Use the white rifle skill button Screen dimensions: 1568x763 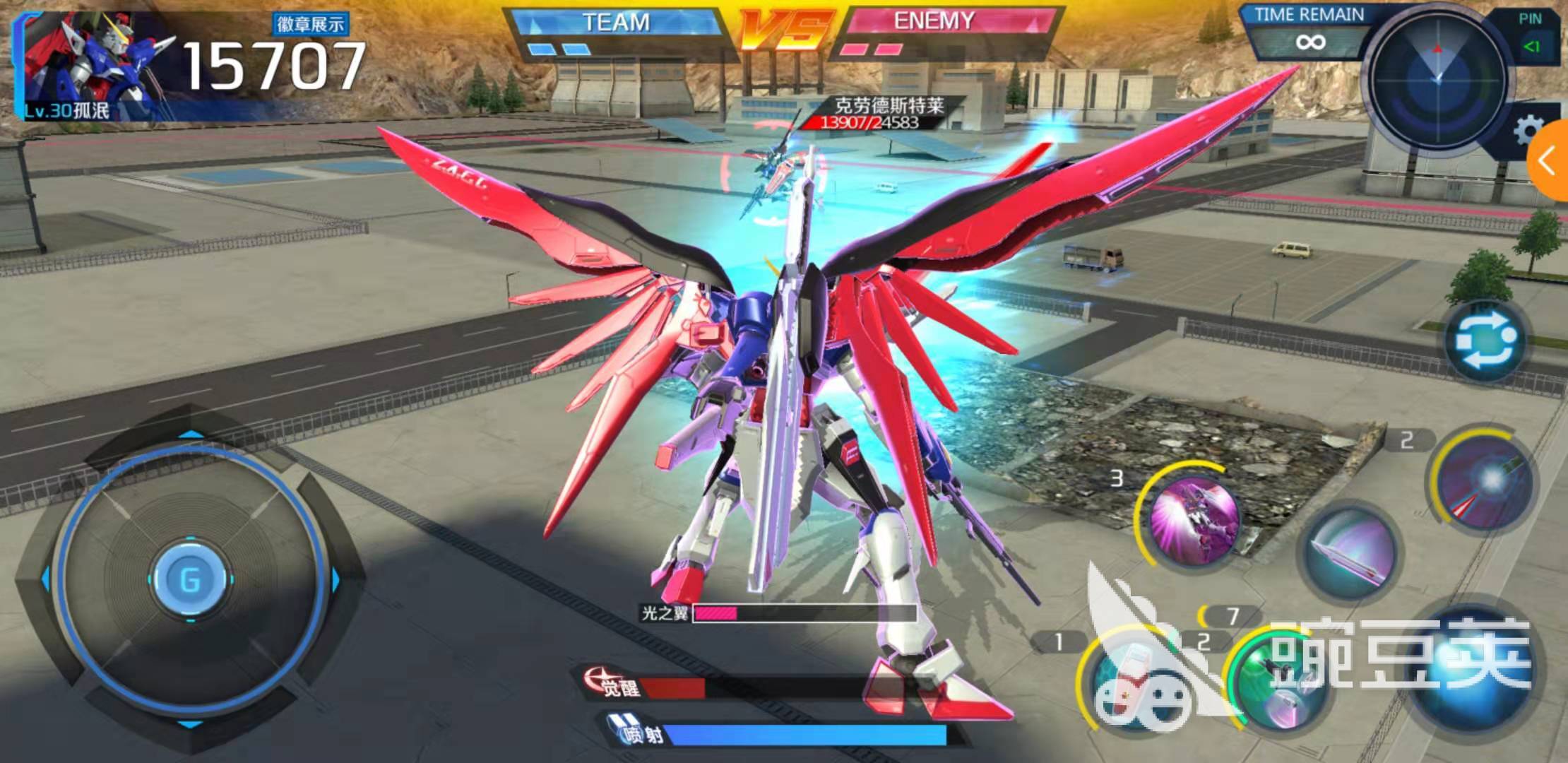tap(1130, 682)
